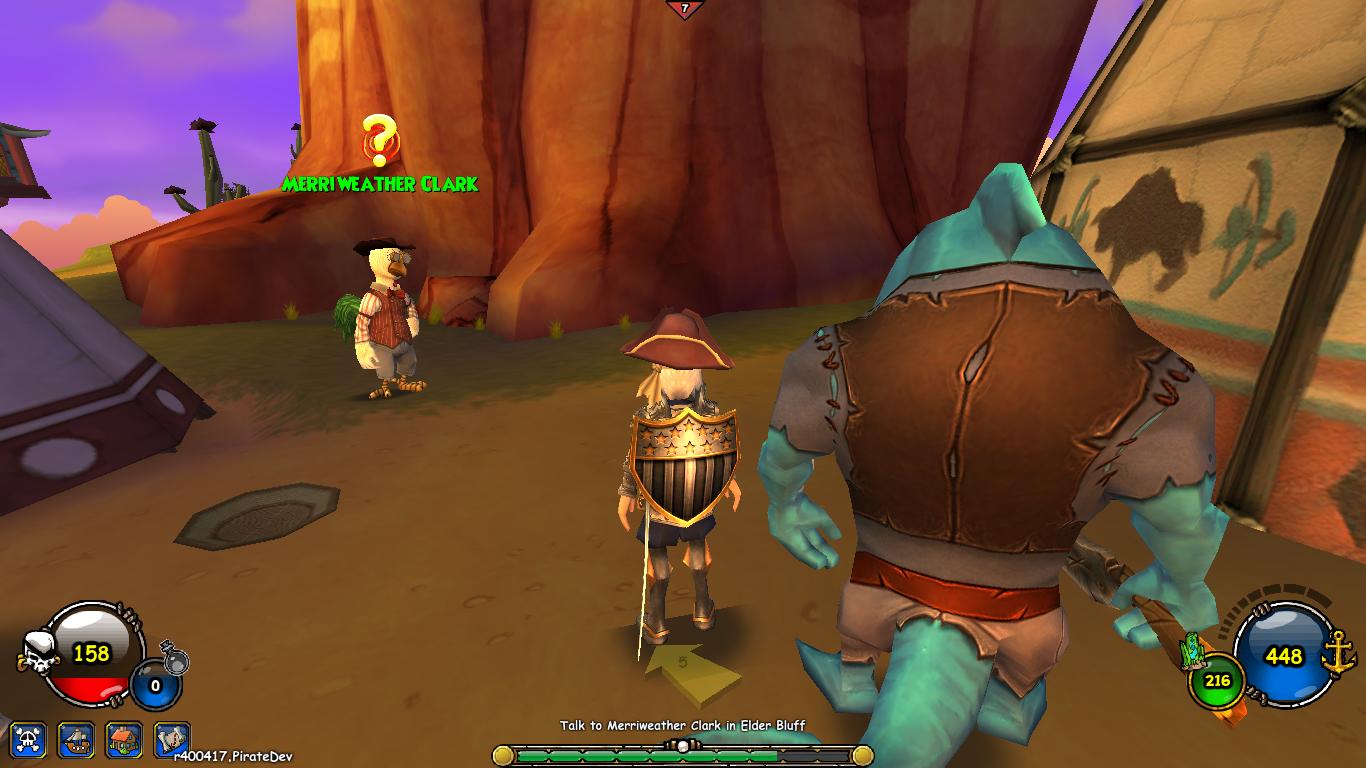Screen dimensions: 1366x768
Task: Select the quest tracker text for Merriweather Clark
Action: (x=682, y=725)
